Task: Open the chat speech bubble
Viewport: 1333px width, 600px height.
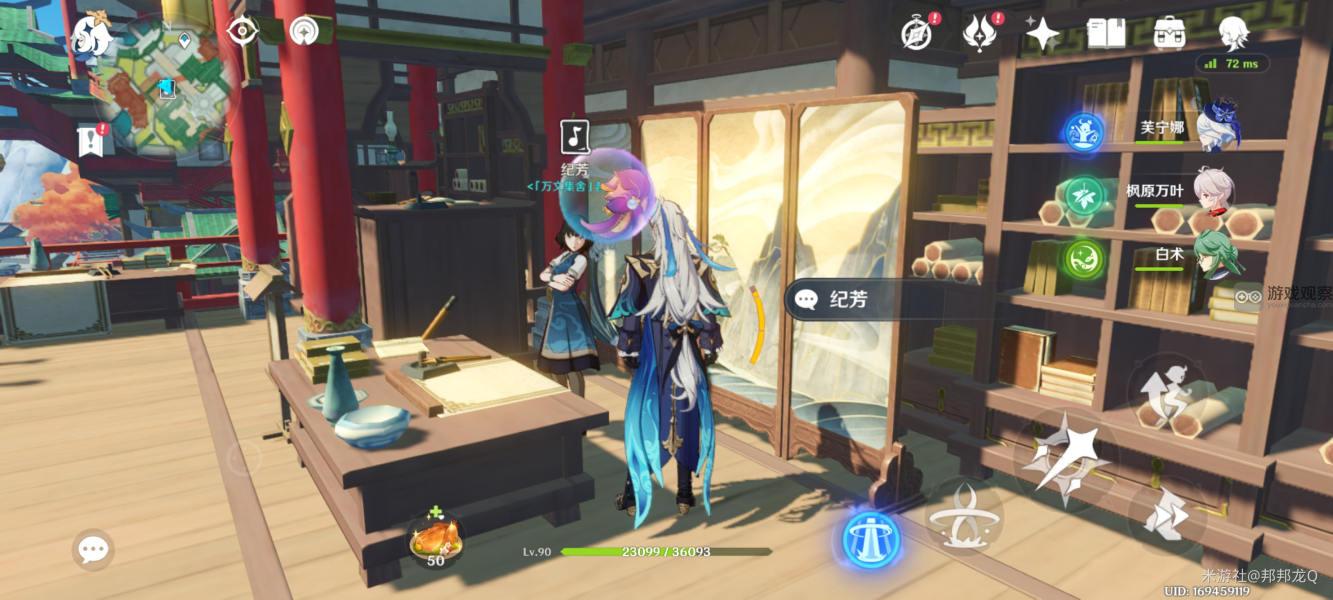Action: [x=93, y=549]
